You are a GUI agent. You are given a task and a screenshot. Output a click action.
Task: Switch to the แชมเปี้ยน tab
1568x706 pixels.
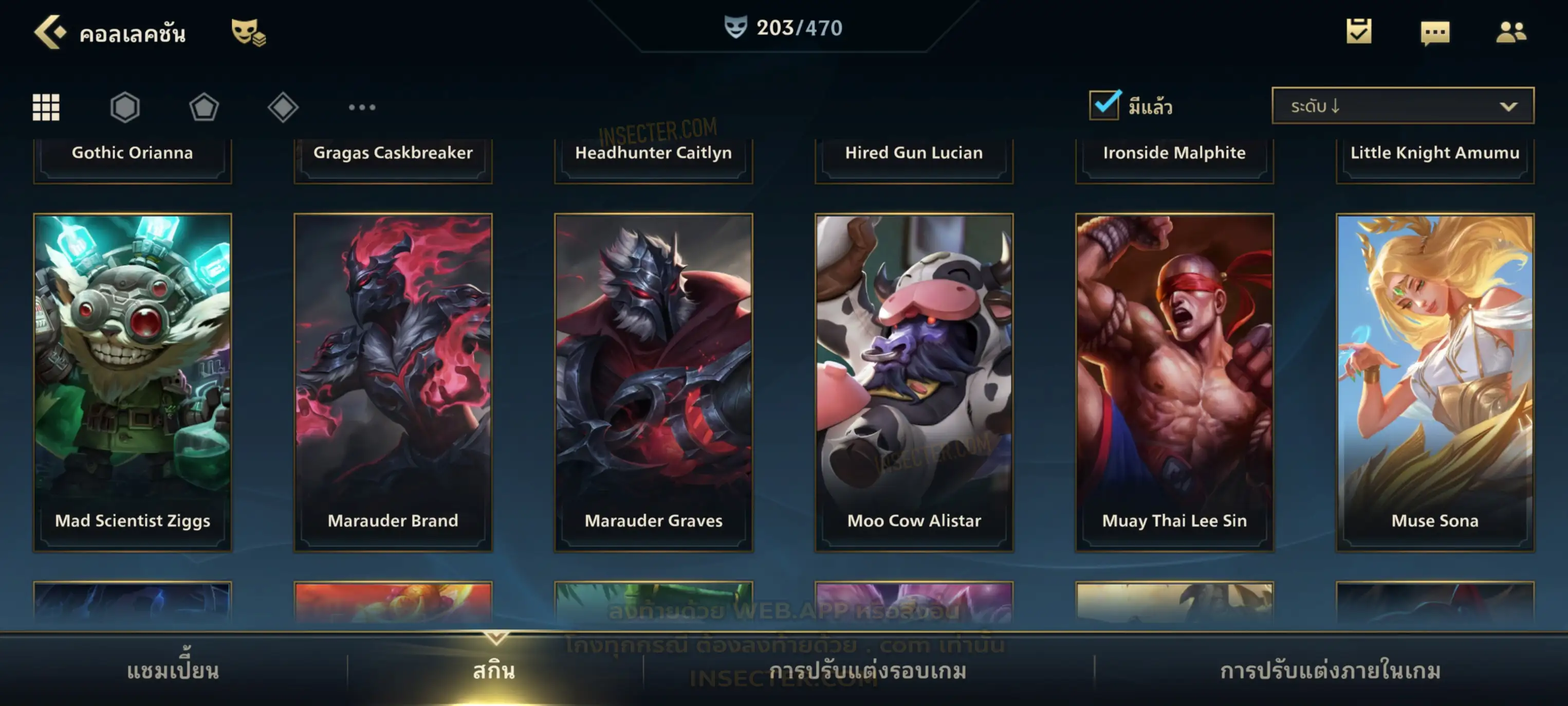pos(173,671)
